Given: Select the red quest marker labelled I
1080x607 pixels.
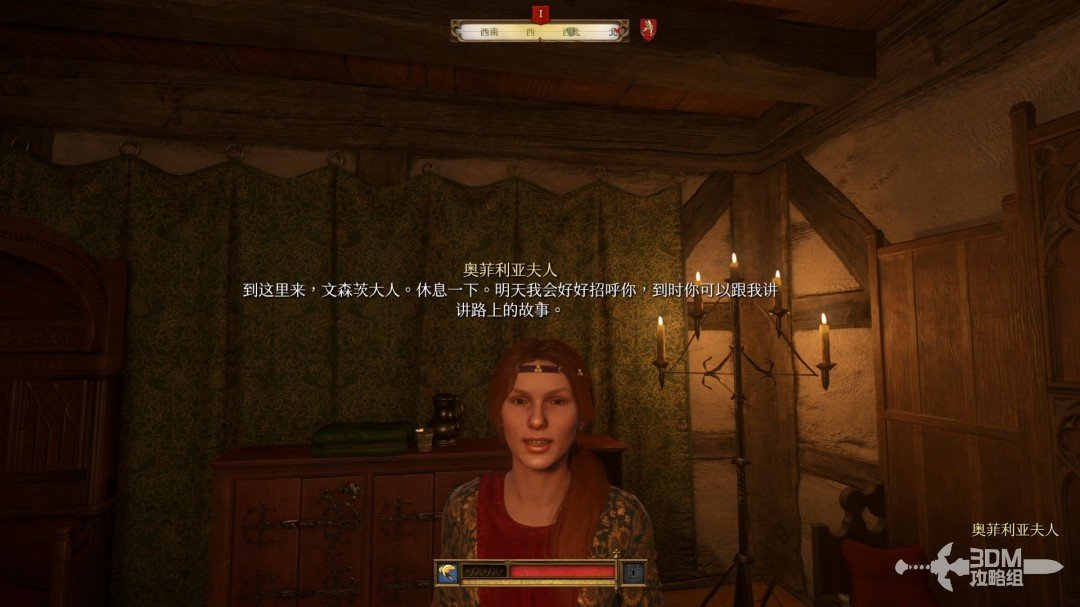Looking at the screenshot, I should tap(540, 13).
